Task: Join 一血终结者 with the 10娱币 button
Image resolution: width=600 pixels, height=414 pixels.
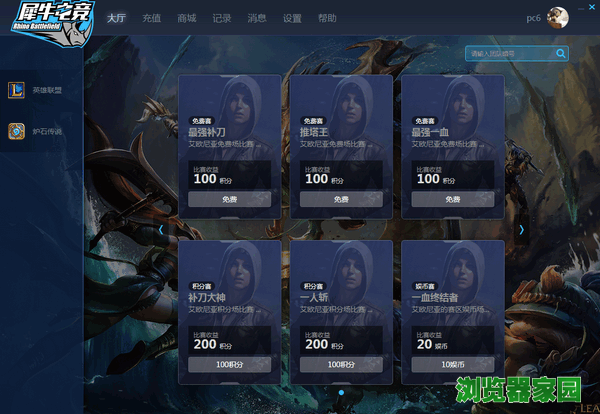Action: 453,365
